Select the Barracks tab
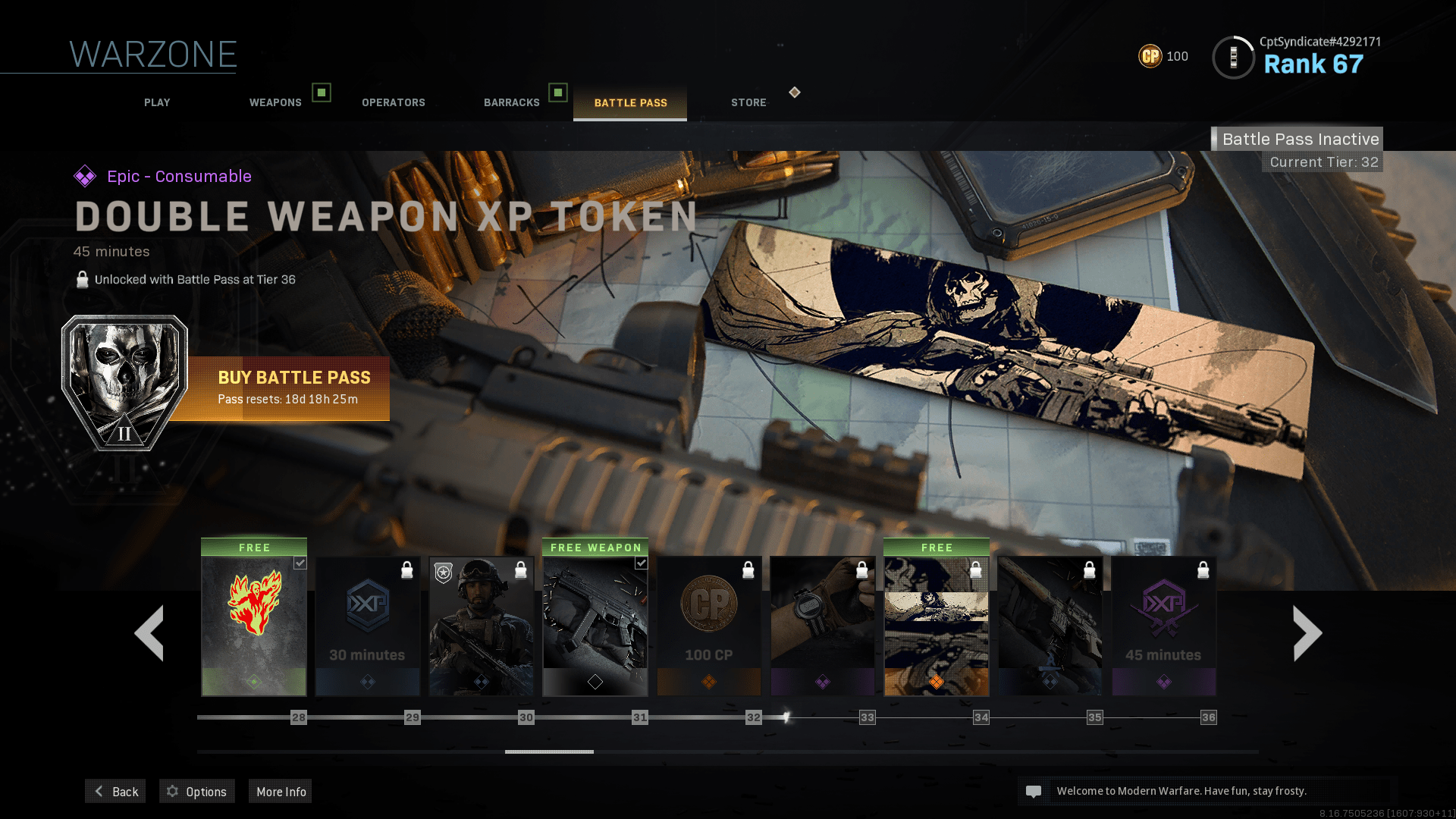The width and height of the screenshot is (1456, 819). pos(512,102)
